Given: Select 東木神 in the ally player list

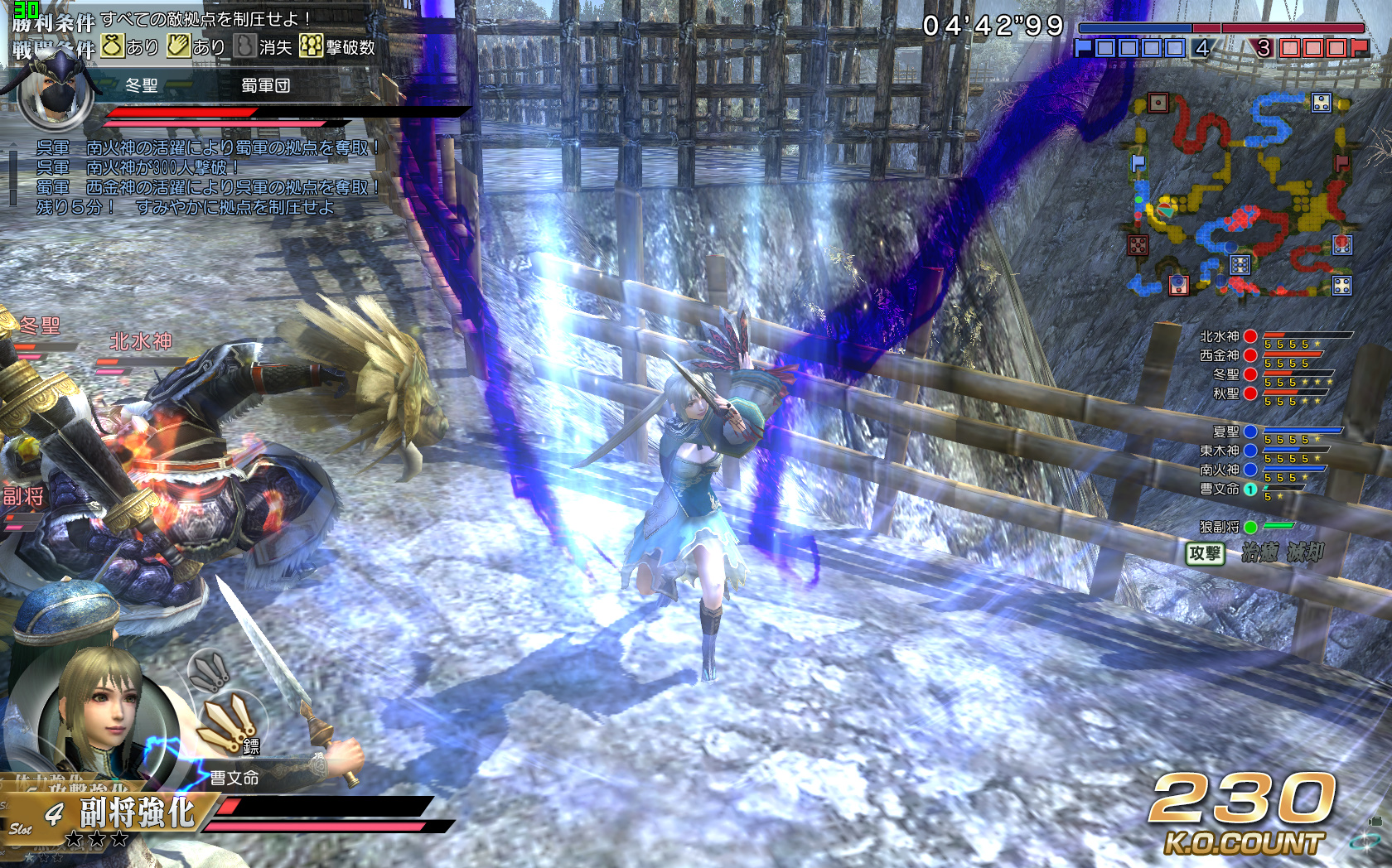Looking at the screenshot, I should click(x=1220, y=451).
